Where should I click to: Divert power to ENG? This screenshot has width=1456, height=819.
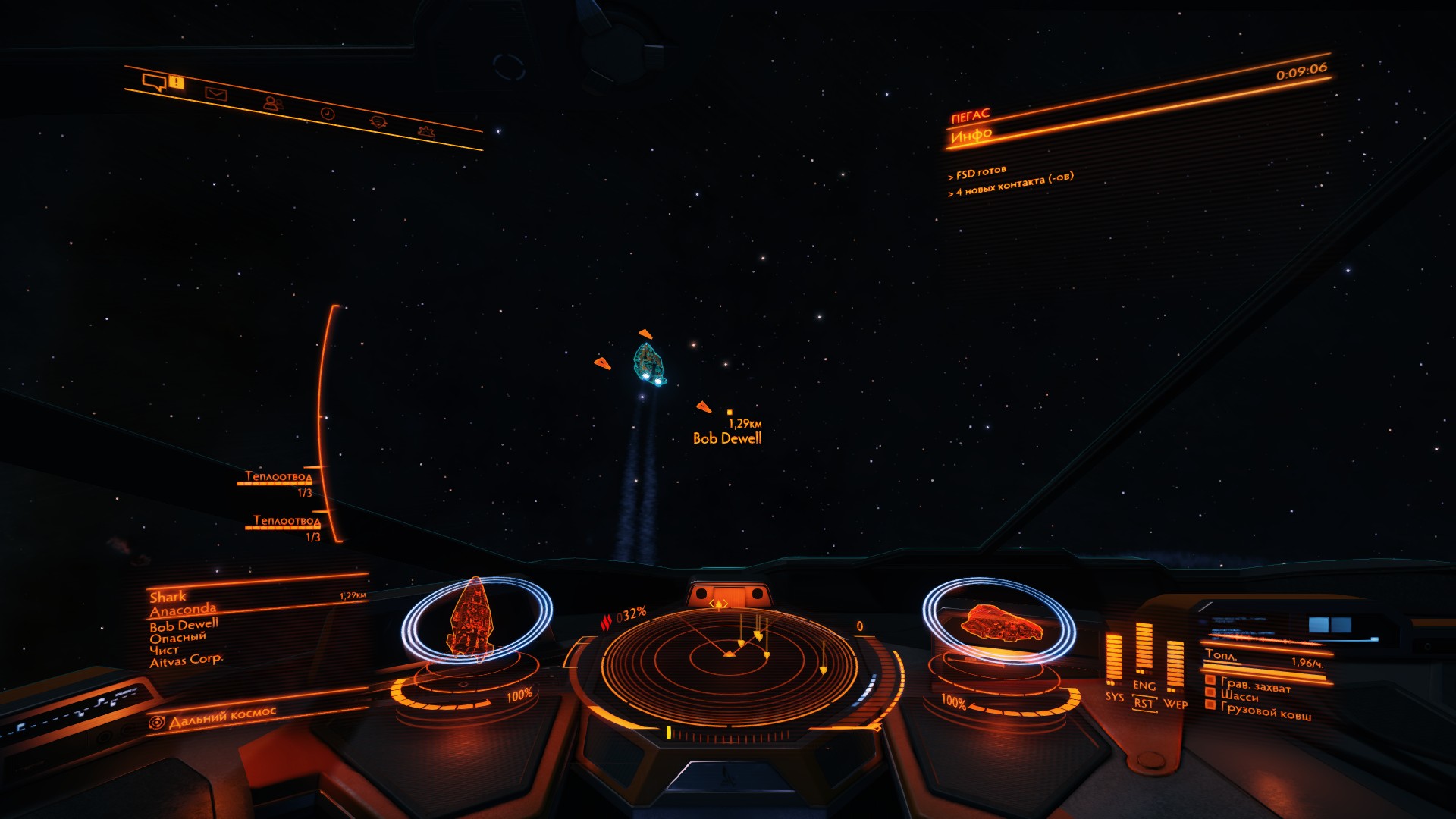tap(1144, 686)
